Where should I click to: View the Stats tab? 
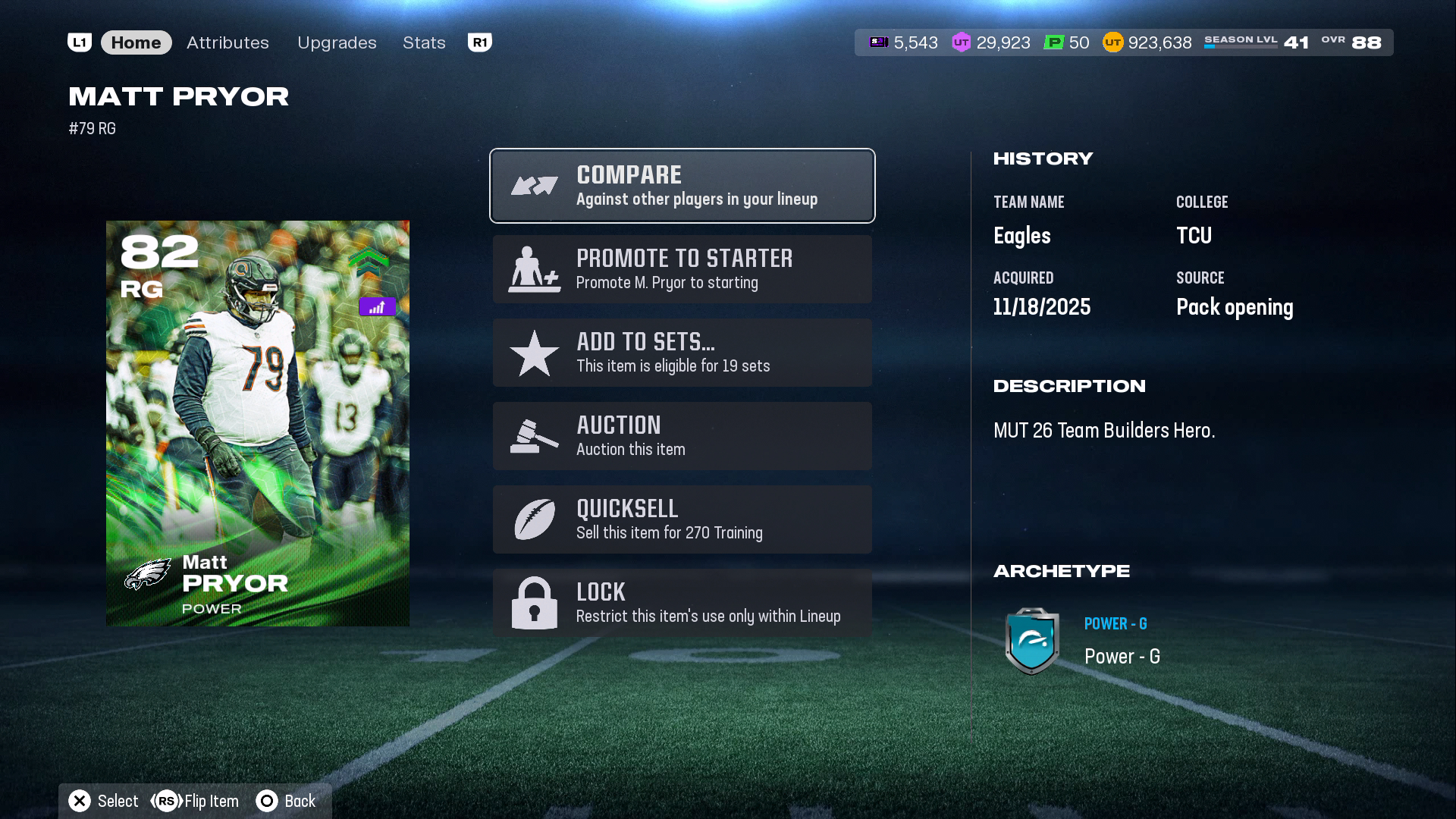pos(424,42)
